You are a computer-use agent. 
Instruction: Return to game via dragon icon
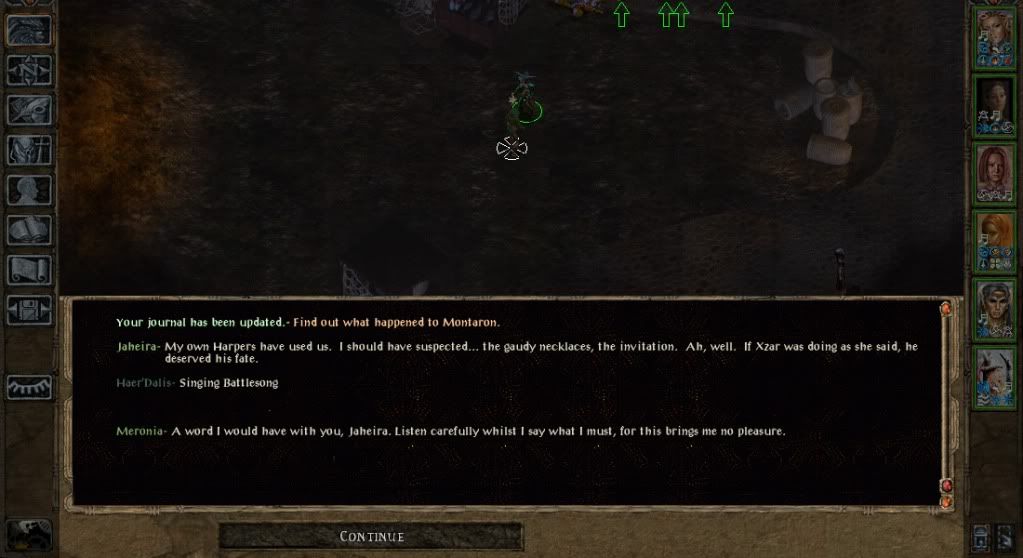click(29, 30)
